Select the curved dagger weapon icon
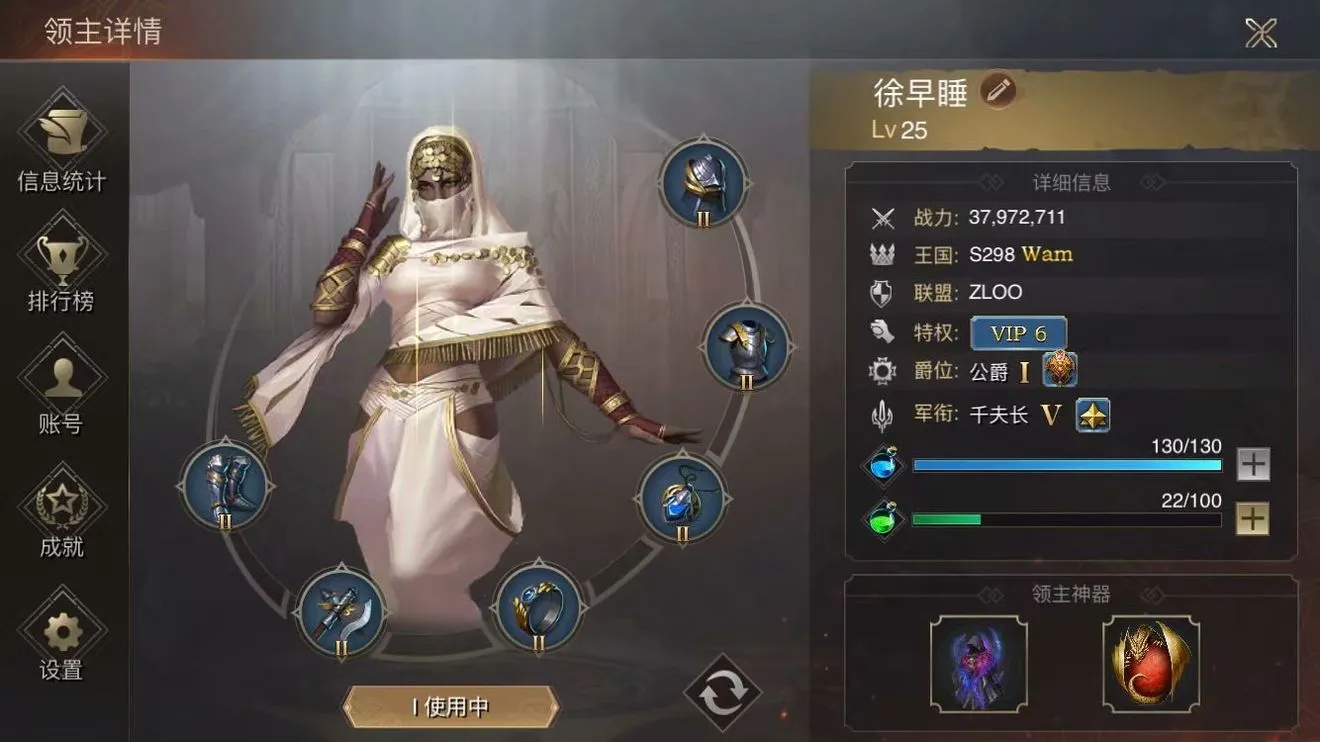 343,614
